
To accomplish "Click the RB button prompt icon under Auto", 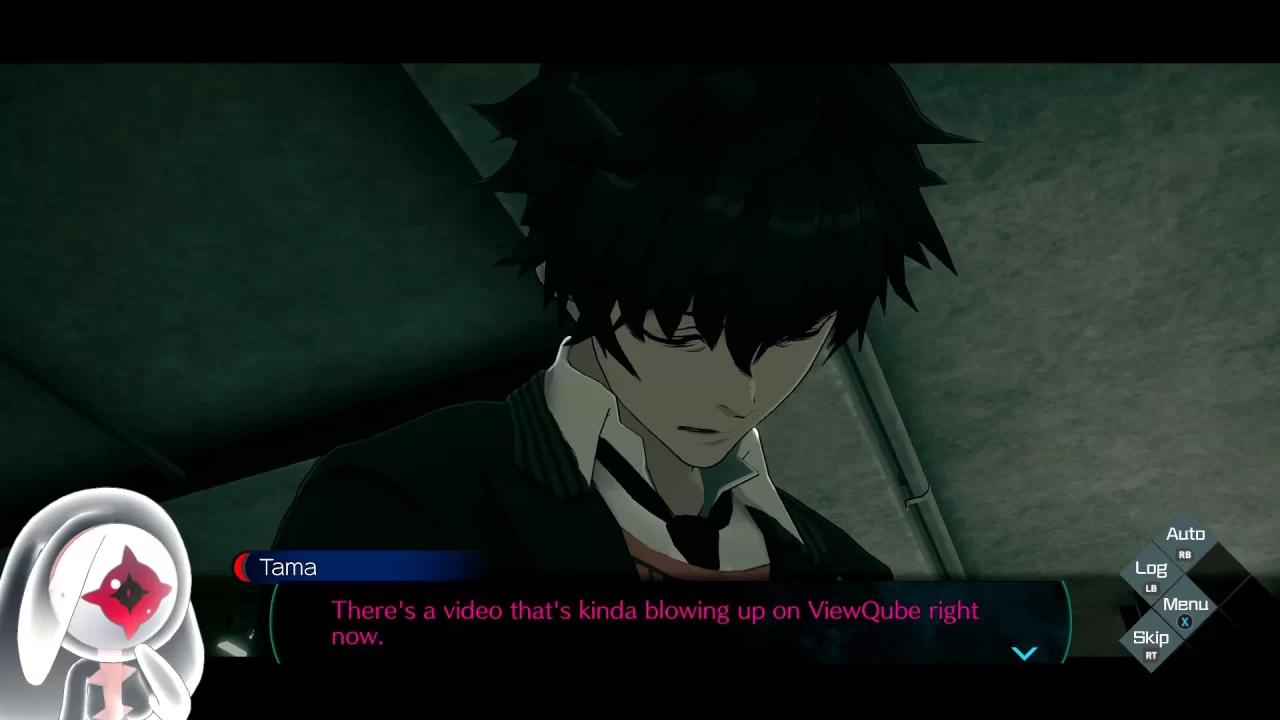I will [1185, 554].
